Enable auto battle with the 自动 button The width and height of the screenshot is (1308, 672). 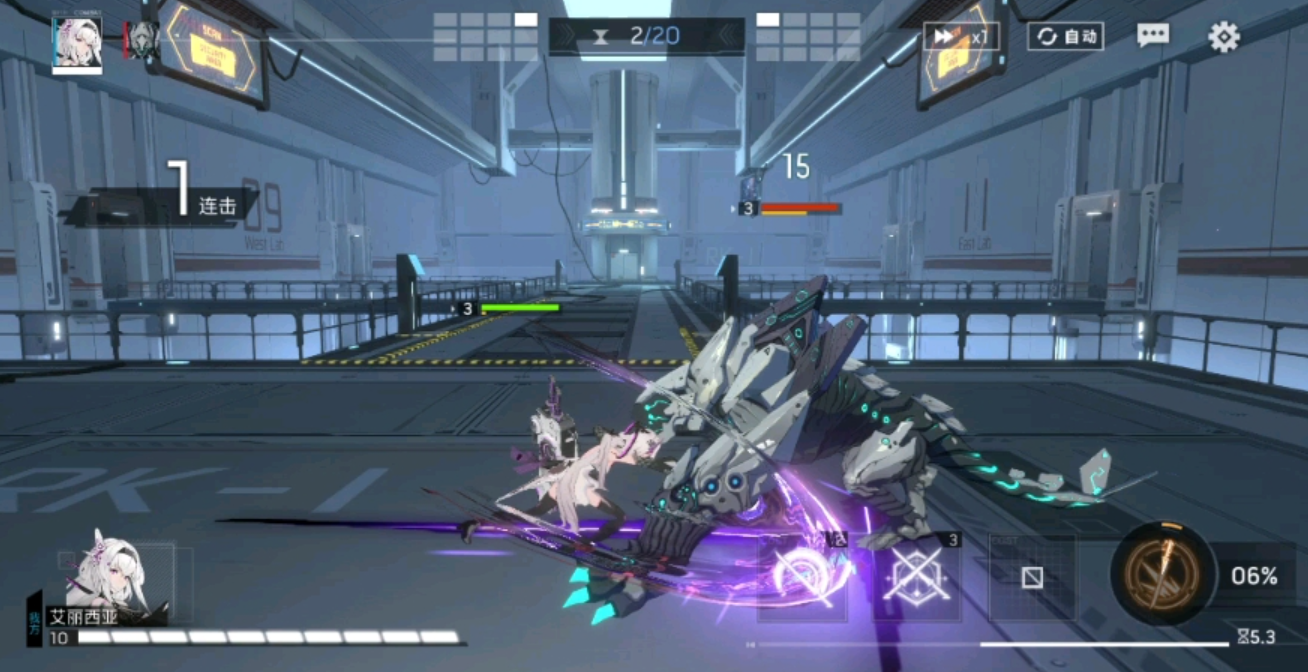pos(1065,37)
